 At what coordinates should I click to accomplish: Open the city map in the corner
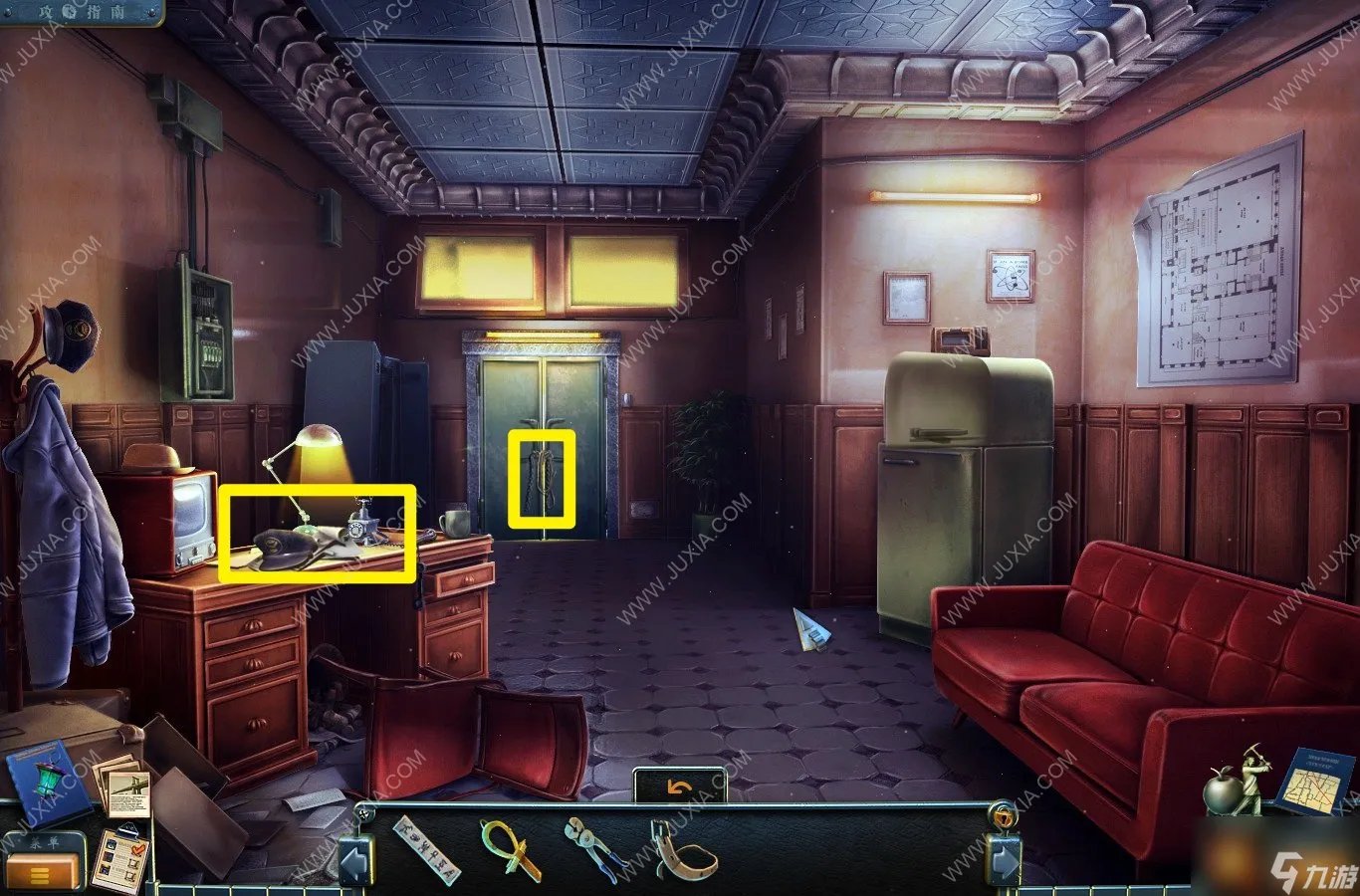pos(1311,784)
